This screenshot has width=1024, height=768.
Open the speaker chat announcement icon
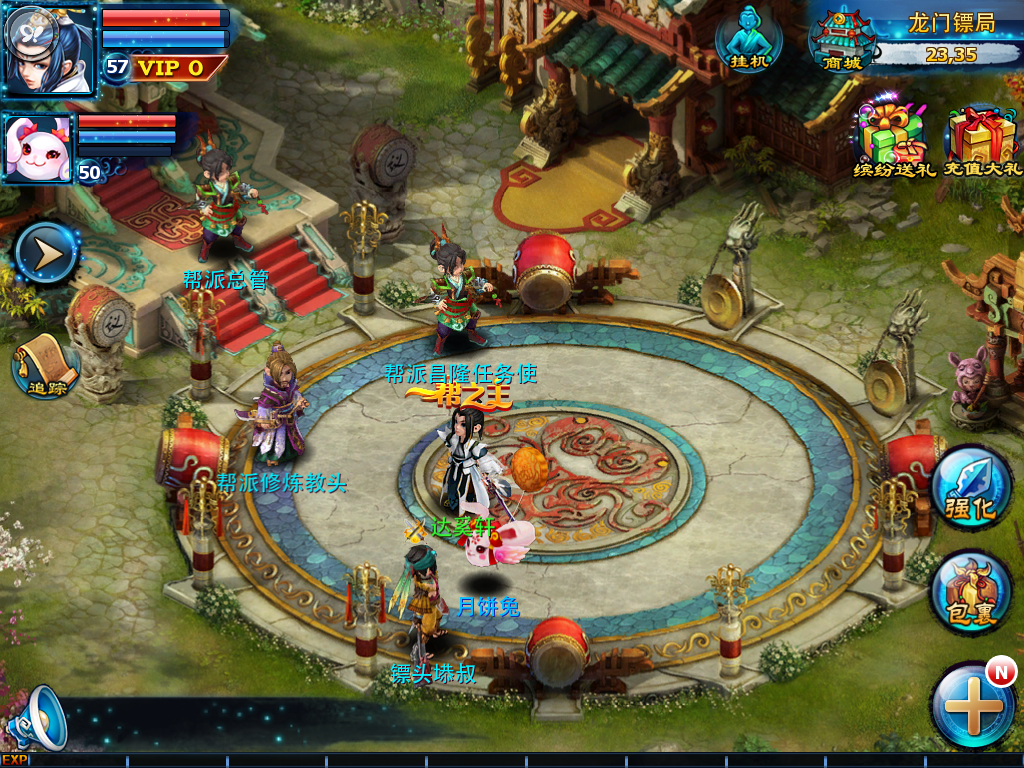point(37,718)
